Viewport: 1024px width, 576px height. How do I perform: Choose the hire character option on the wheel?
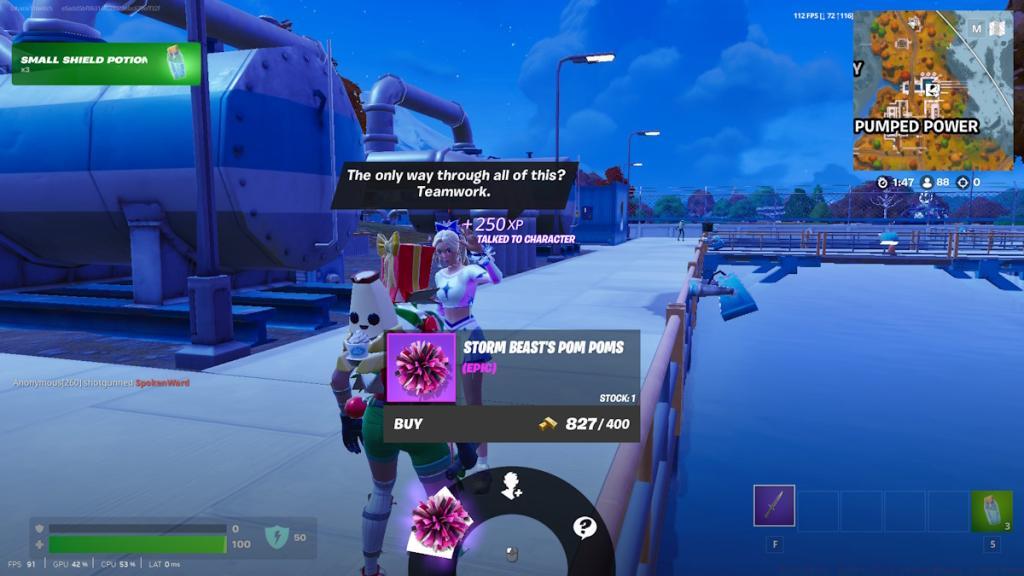pyautogui.click(x=512, y=485)
